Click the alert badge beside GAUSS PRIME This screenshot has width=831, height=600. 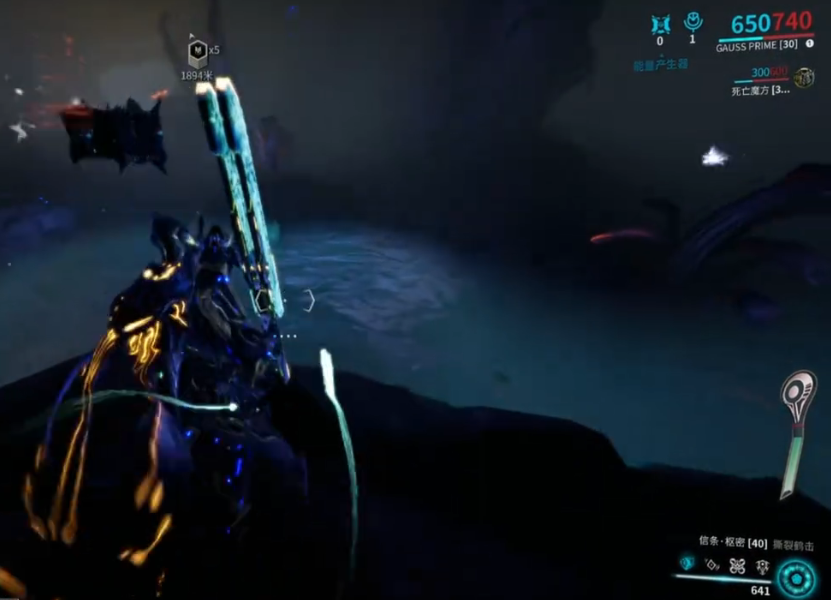808,44
